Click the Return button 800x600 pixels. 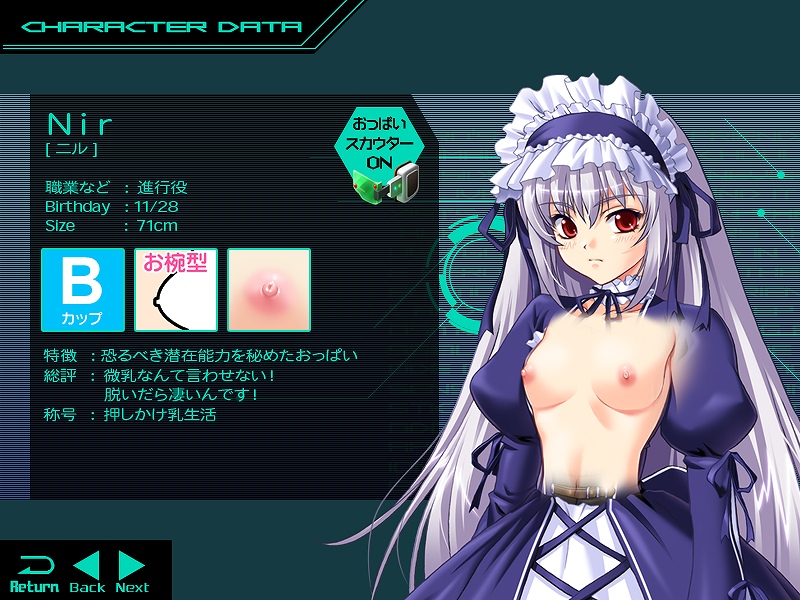click(x=33, y=572)
